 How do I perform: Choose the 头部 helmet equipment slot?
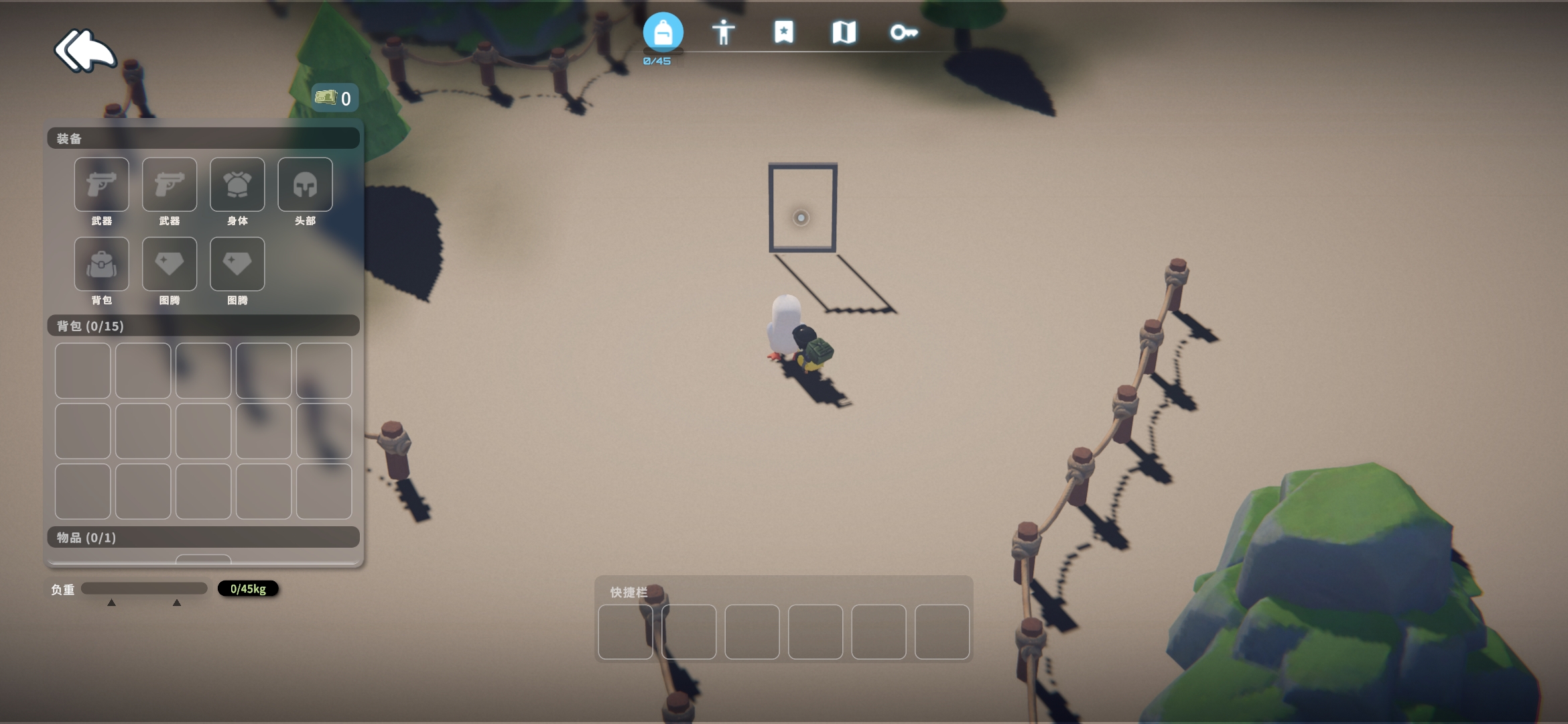point(305,185)
